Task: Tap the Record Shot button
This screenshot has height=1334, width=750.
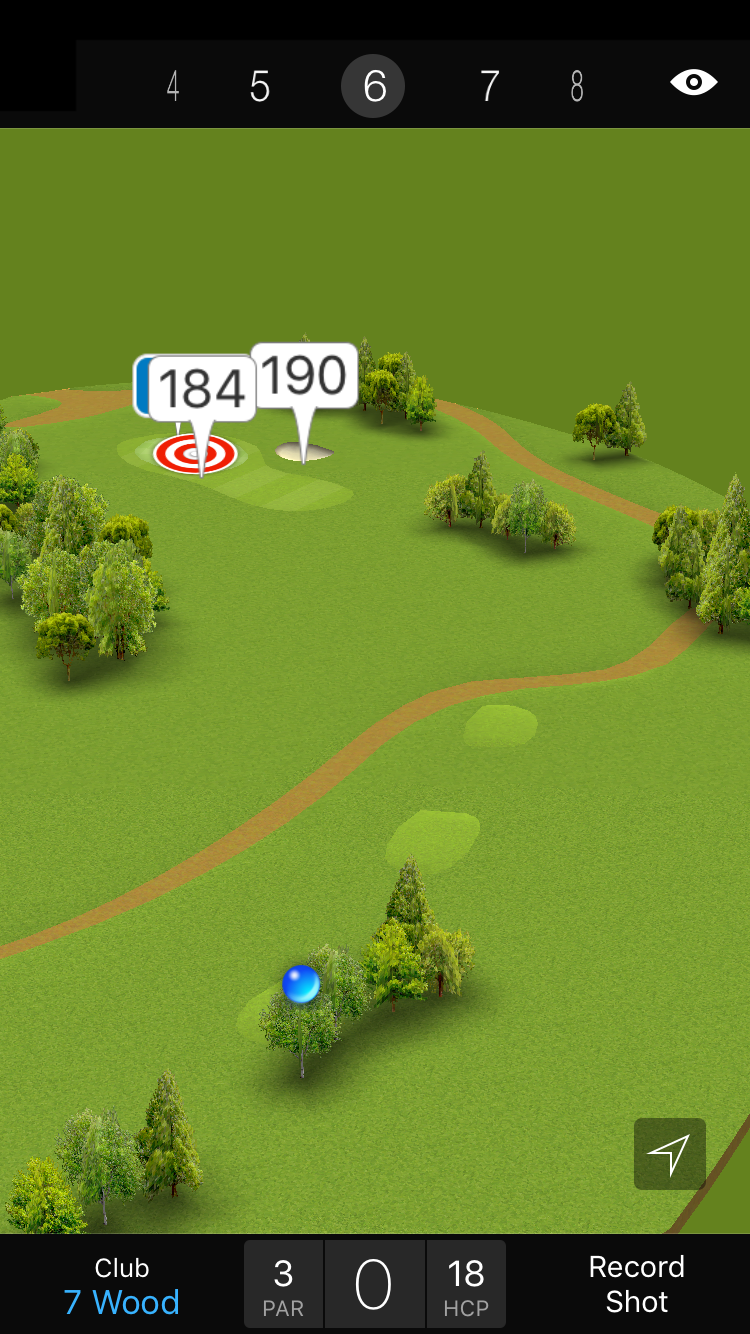Action: [x=636, y=1284]
